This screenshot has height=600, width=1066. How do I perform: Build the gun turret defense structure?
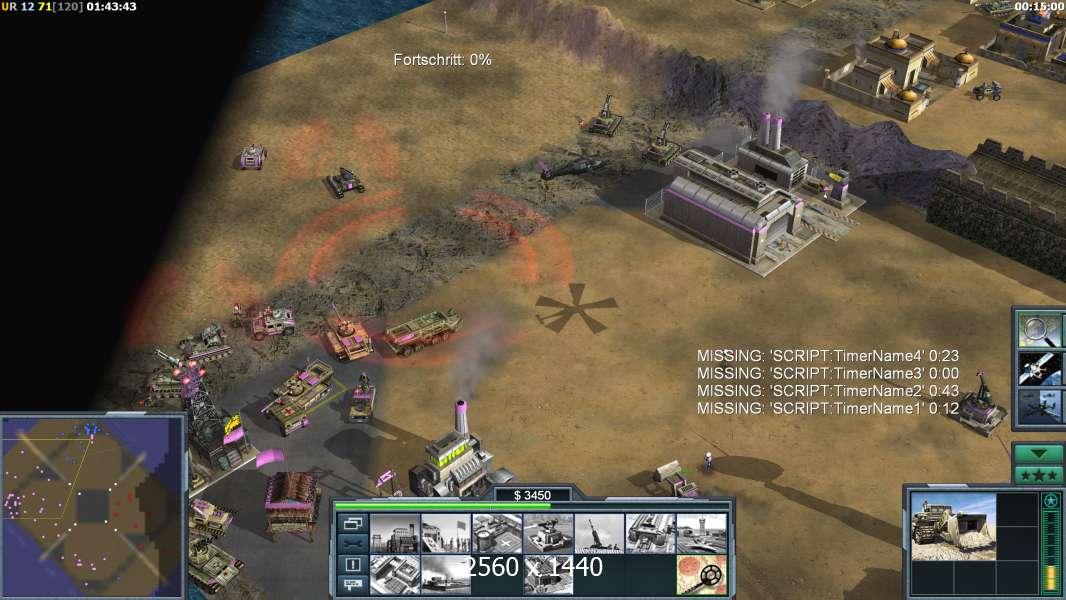(548, 533)
